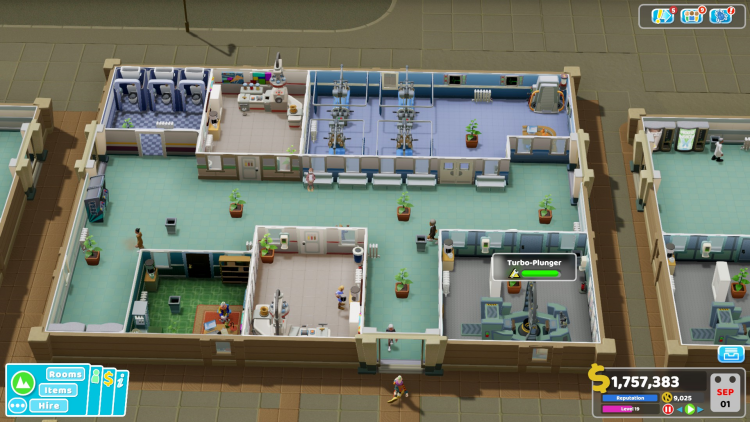Open the group of people notification icon
The width and height of the screenshot is (750, 422).
(692, 16)
